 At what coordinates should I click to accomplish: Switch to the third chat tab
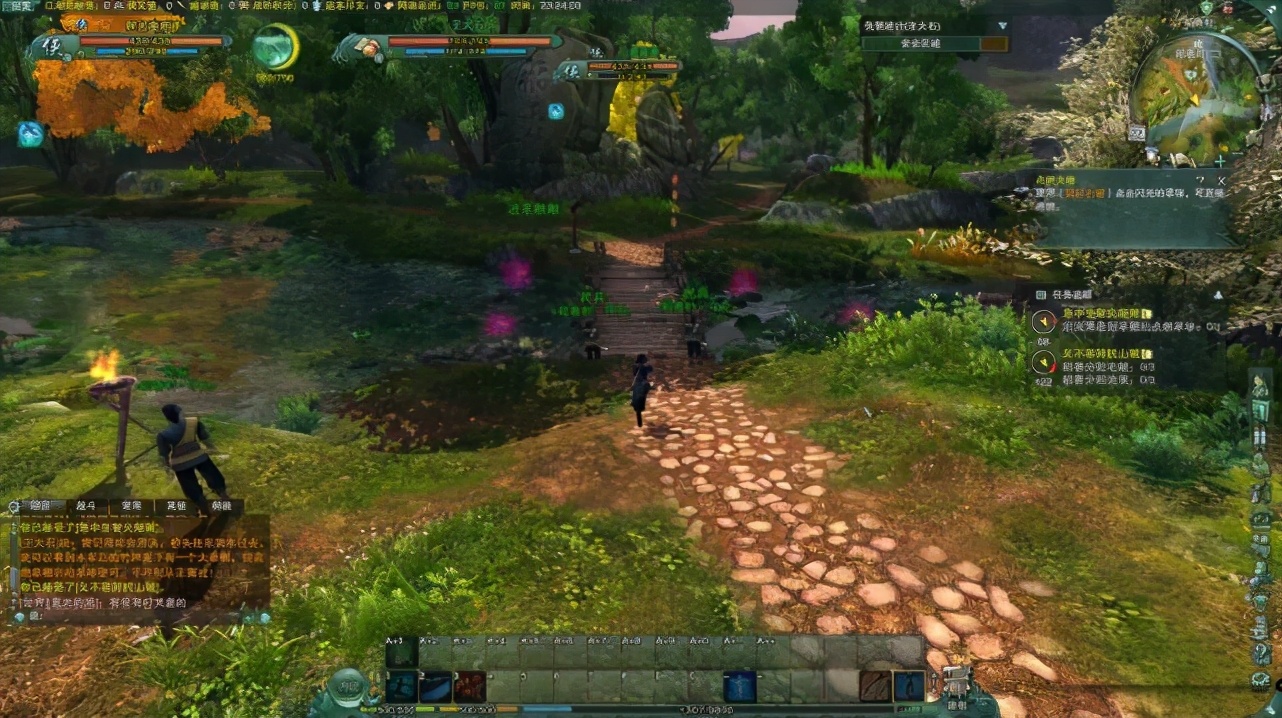pyautogui.click(x=130, y=507)
